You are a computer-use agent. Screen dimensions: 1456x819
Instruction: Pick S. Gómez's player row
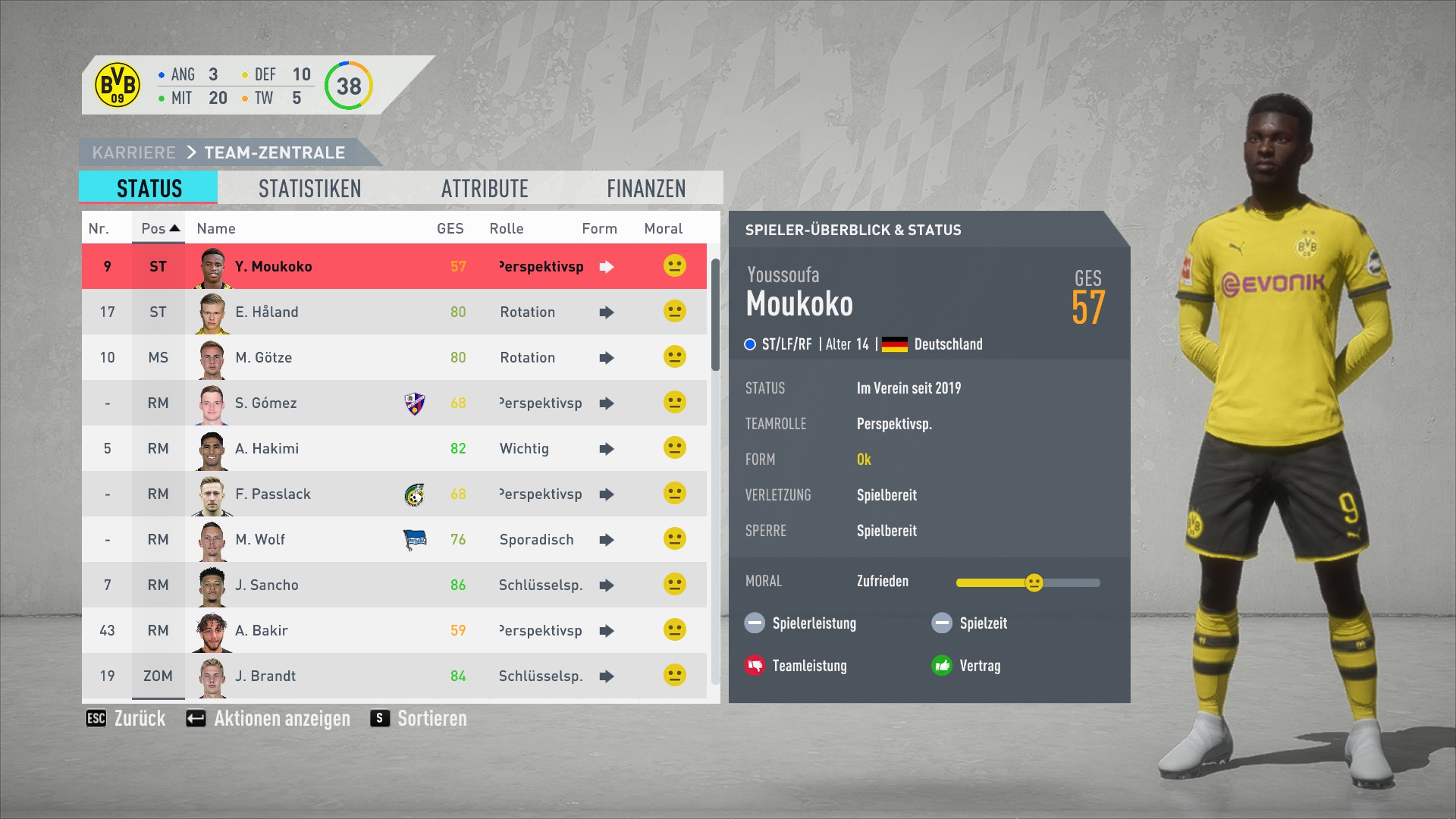click(265, 403)
